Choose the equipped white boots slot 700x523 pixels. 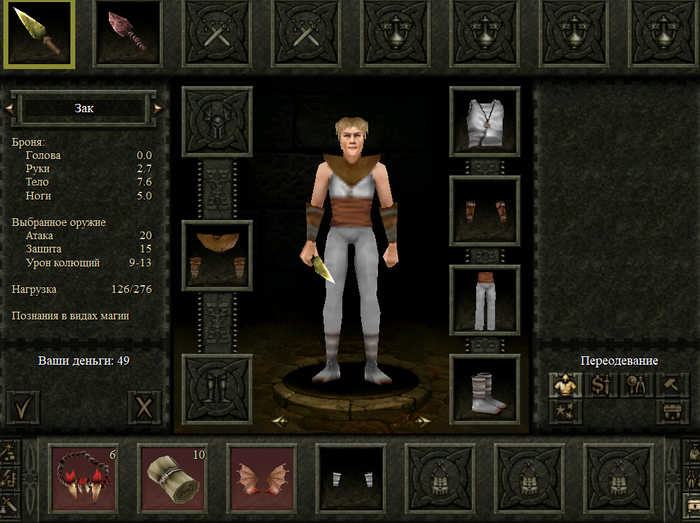[485, 388]
